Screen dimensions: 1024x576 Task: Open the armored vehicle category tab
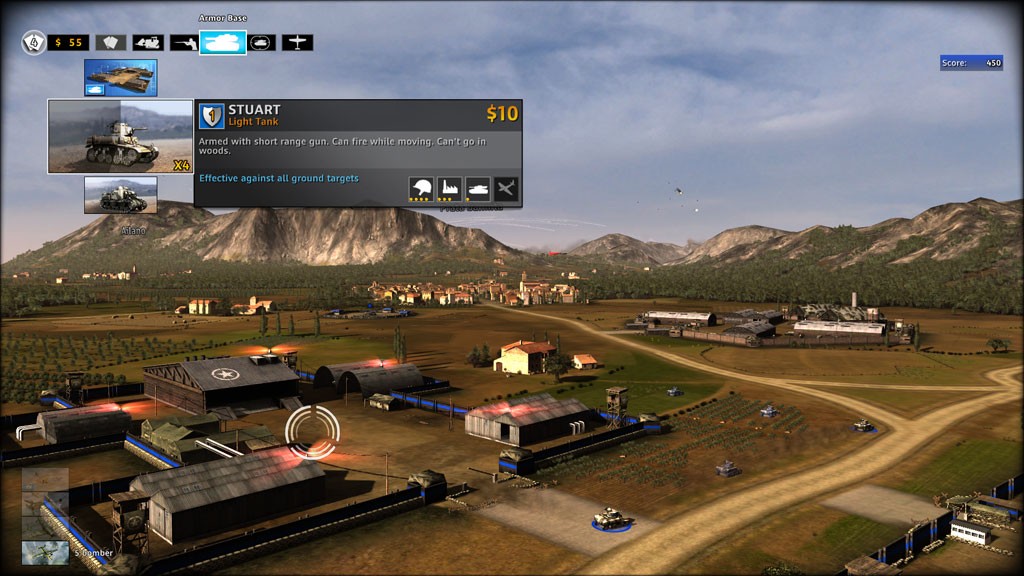coord(261,43)
